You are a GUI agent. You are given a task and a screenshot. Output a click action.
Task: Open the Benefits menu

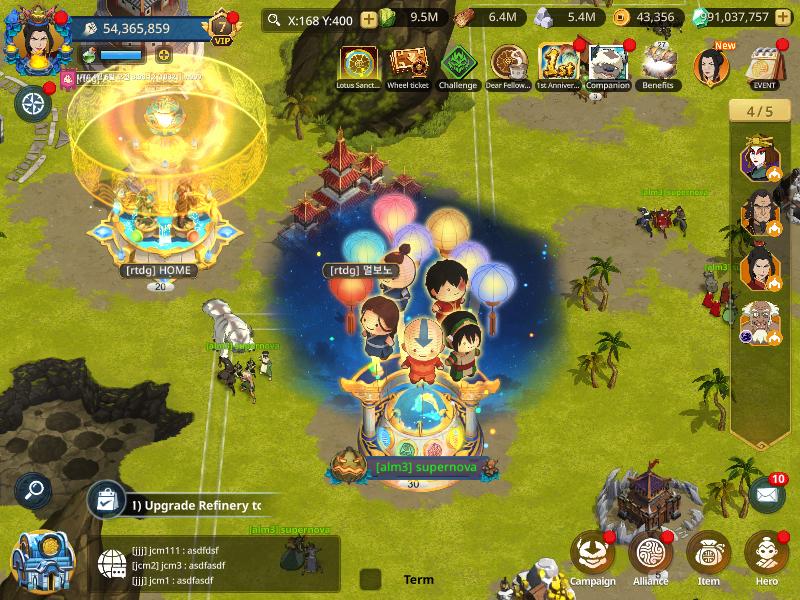[x=658, y=64]
